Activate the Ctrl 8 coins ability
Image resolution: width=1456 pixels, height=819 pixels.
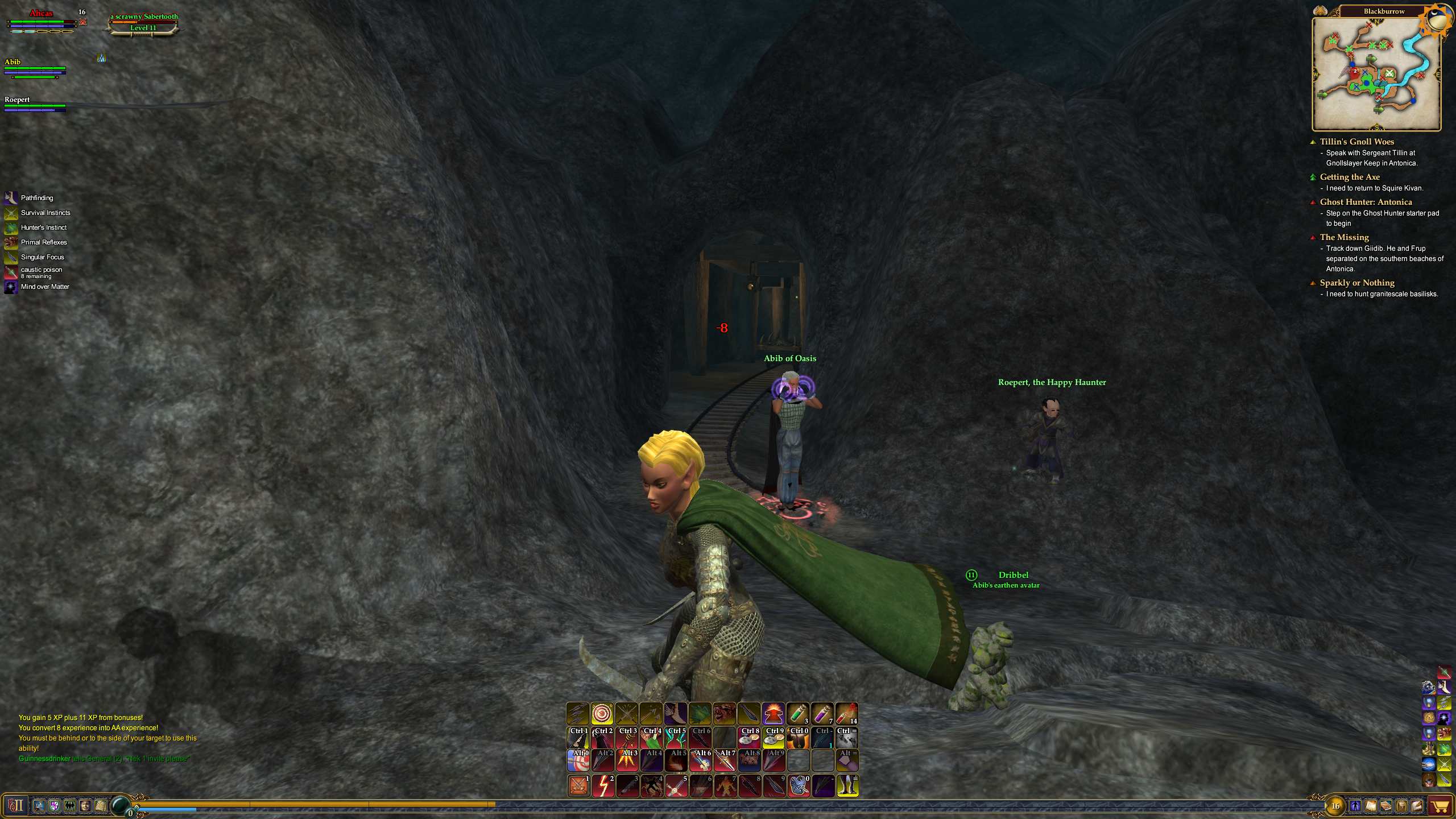pos(750,738)
